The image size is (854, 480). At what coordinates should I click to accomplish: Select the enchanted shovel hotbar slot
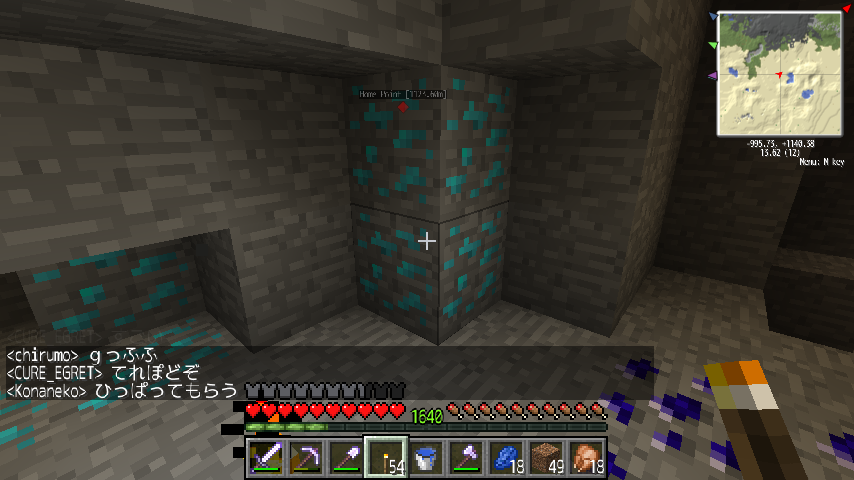pyautogui.click(x=346, y=459)
